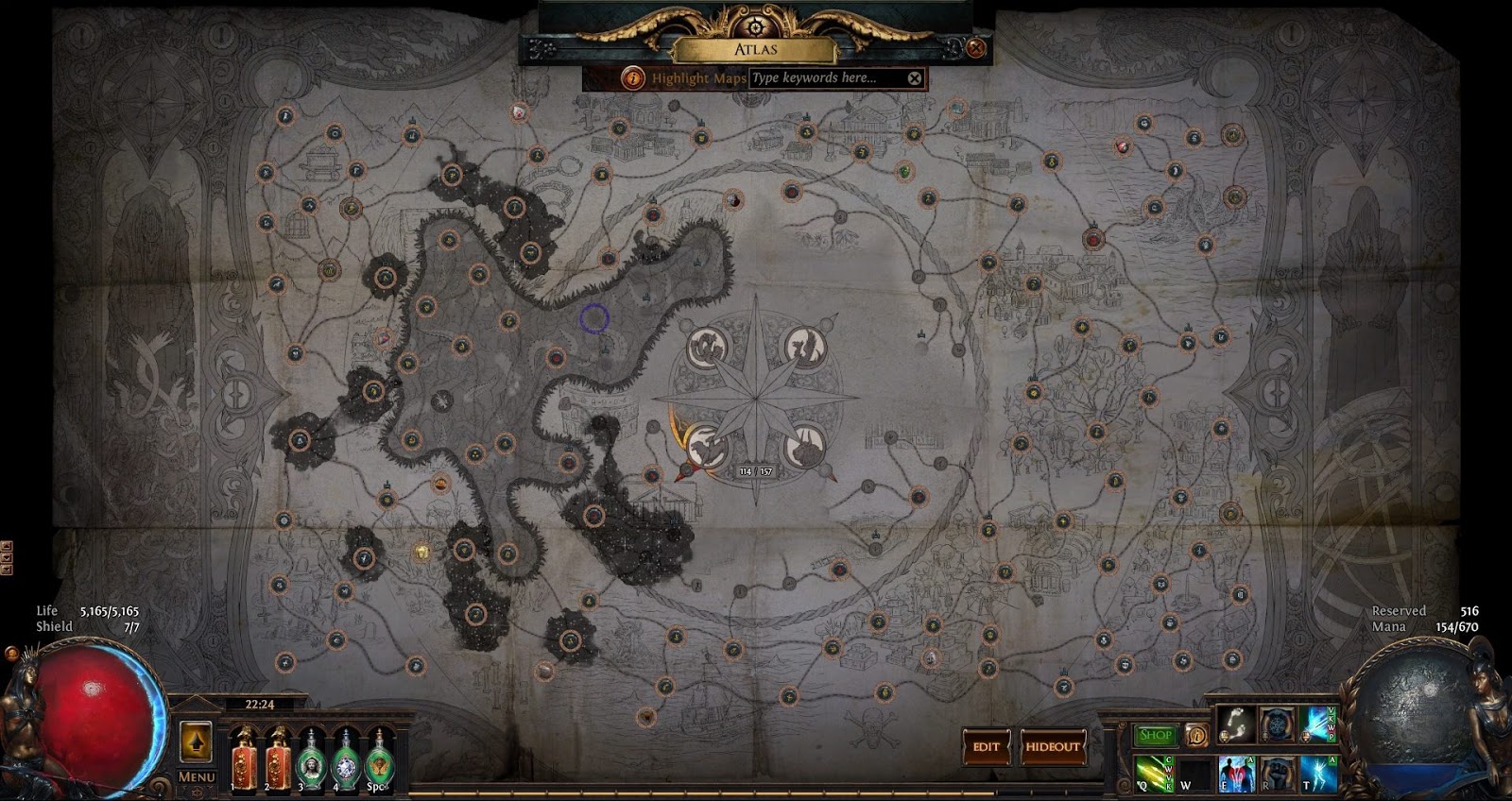Click the map keyword search field
The width and height of the screenshot is (1512, 801).
(822, 79)
